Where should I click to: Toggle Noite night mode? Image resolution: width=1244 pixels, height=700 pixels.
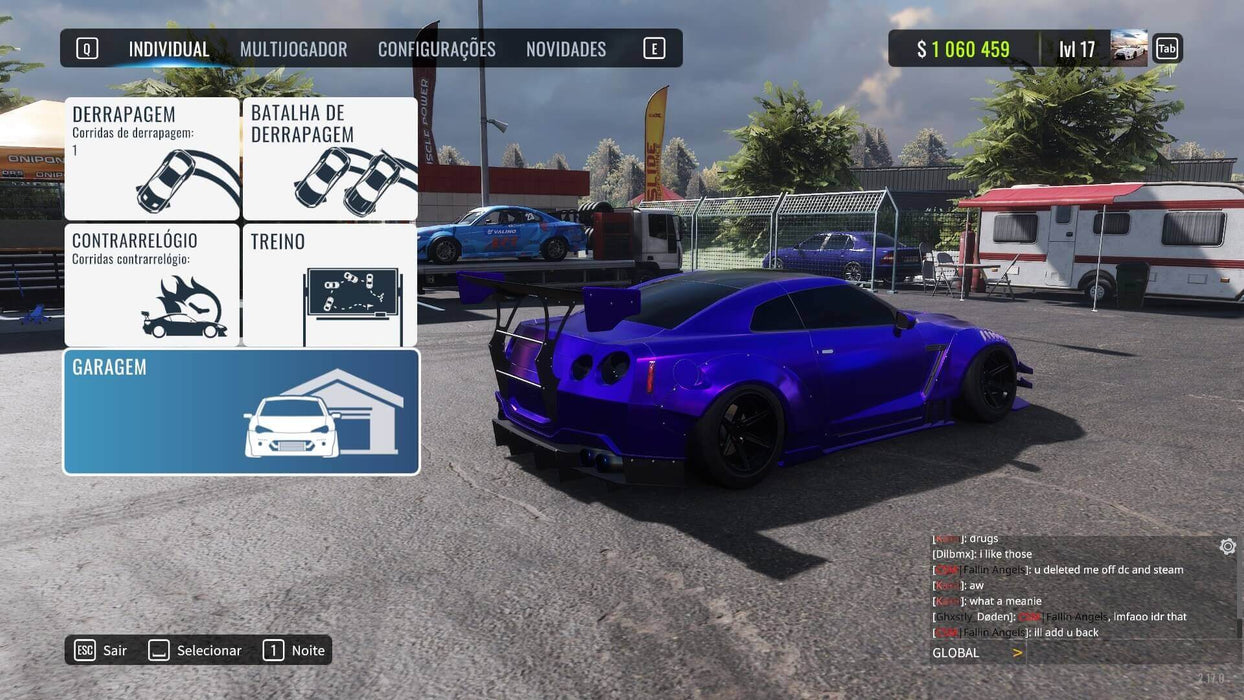(295, 651)
